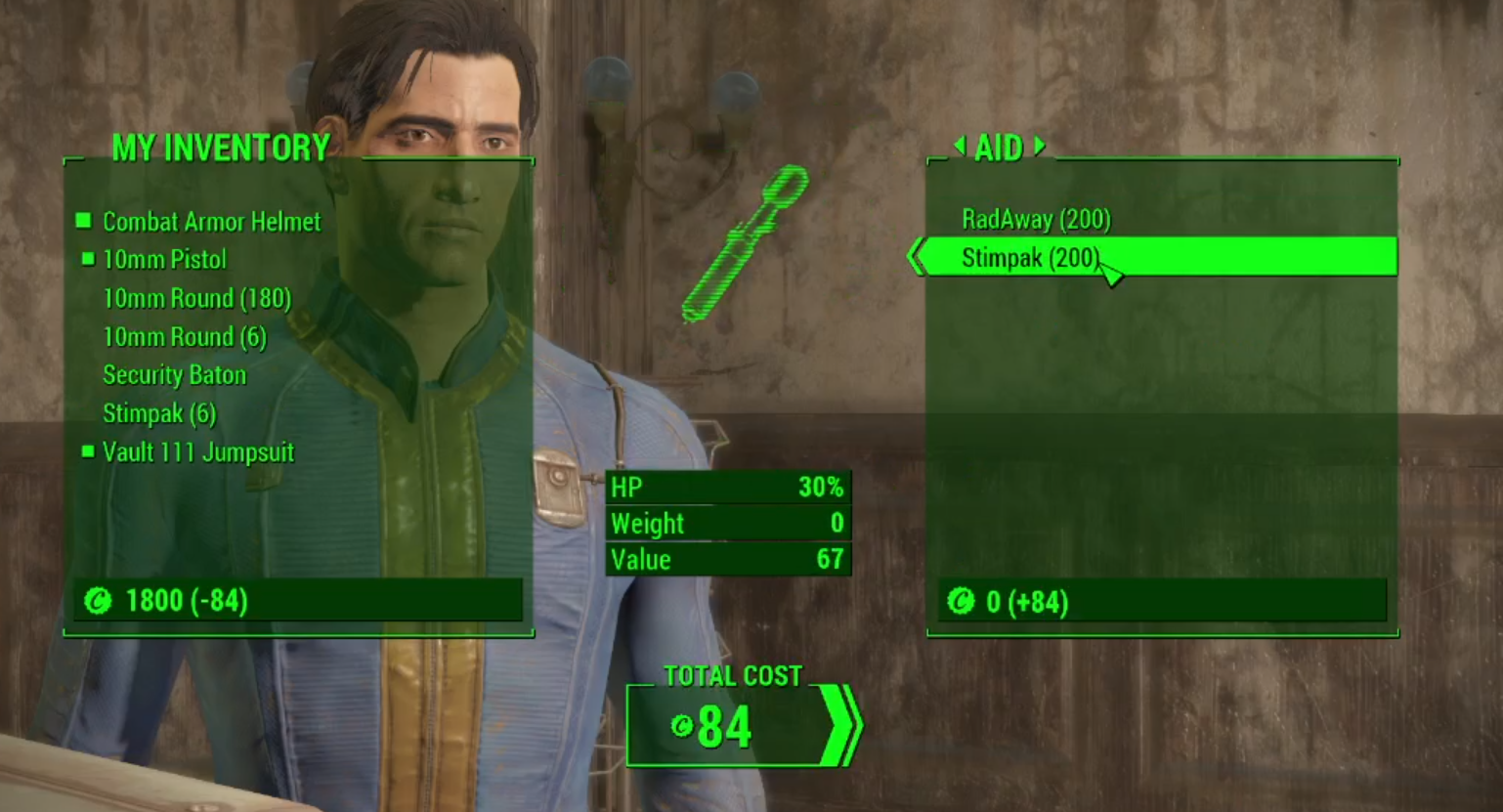Click the highlighted vendor Stimpak (200) row
The image size is (1503, 812).
[x=1158, y=258]
